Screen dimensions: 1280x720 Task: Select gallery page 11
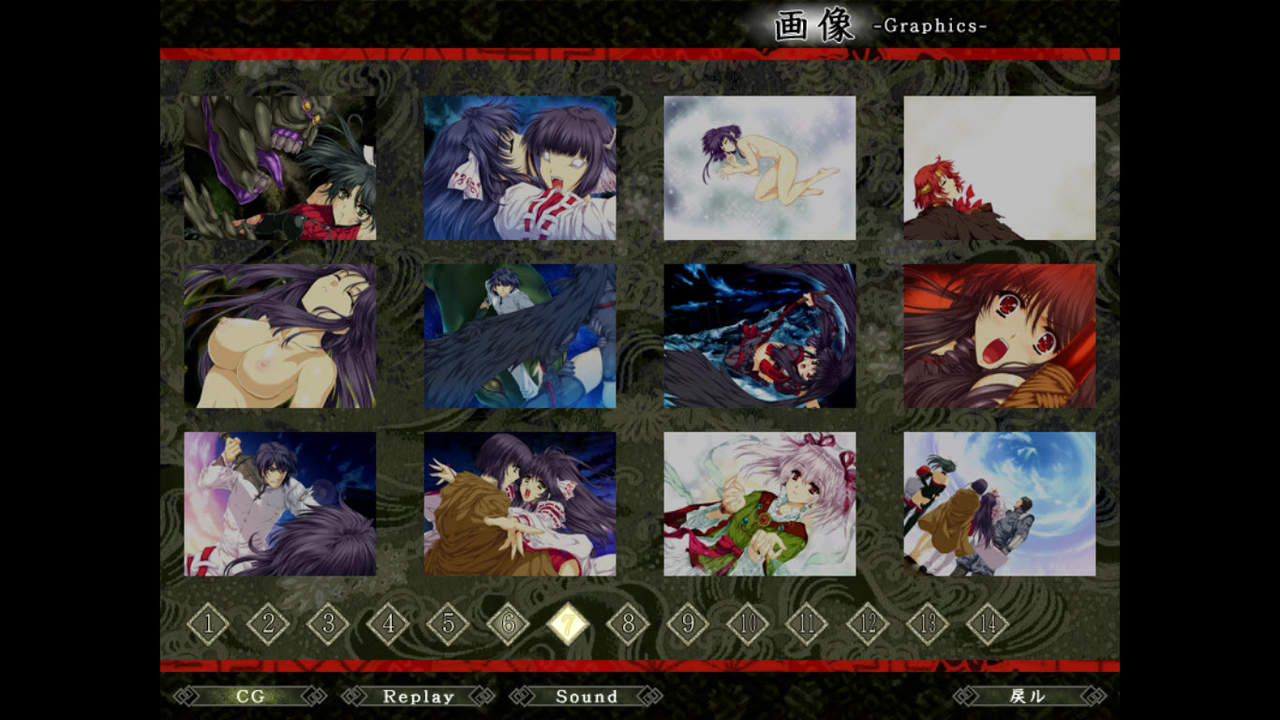[807, 625]
